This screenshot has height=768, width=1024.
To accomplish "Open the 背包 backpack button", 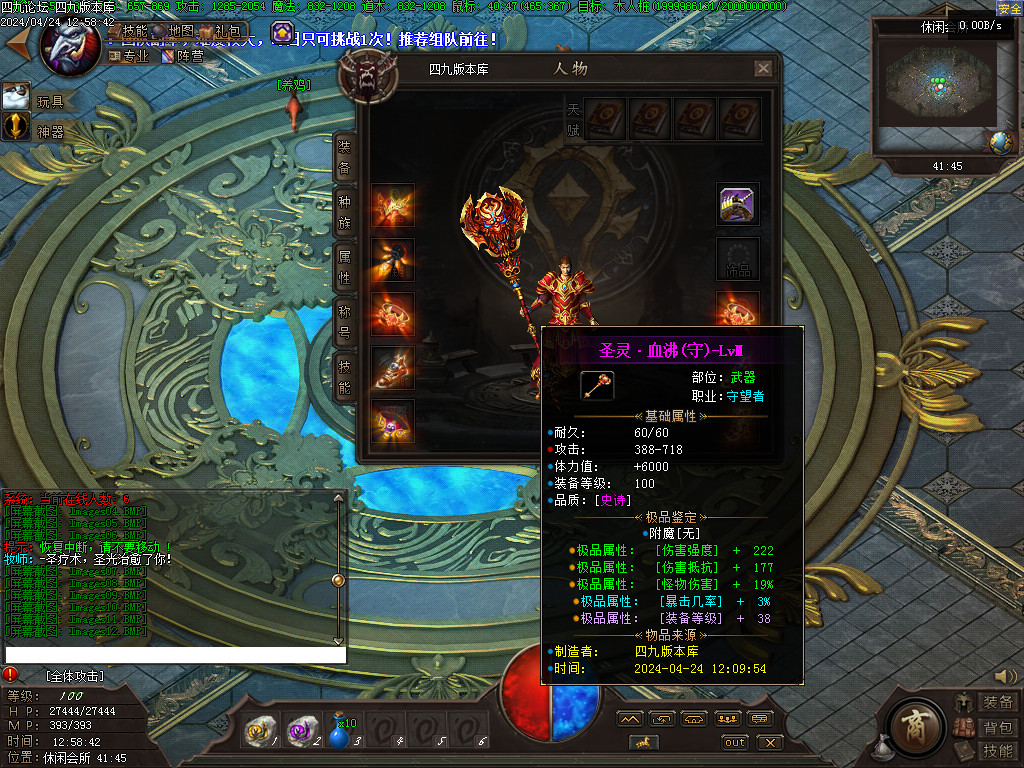I will click(997, 727).
